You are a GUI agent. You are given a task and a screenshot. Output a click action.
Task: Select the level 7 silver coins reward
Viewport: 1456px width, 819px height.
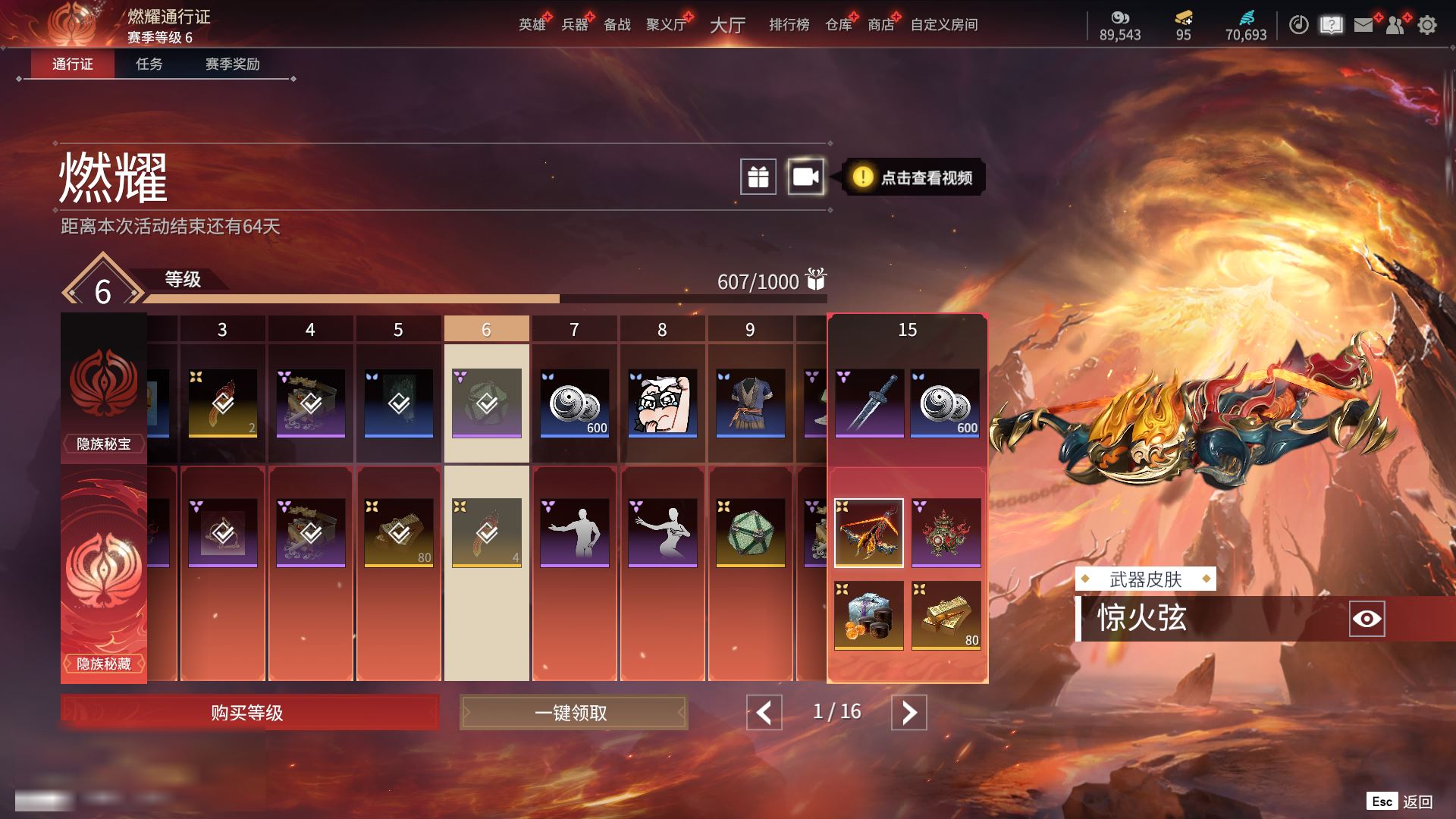click(574, 403)
